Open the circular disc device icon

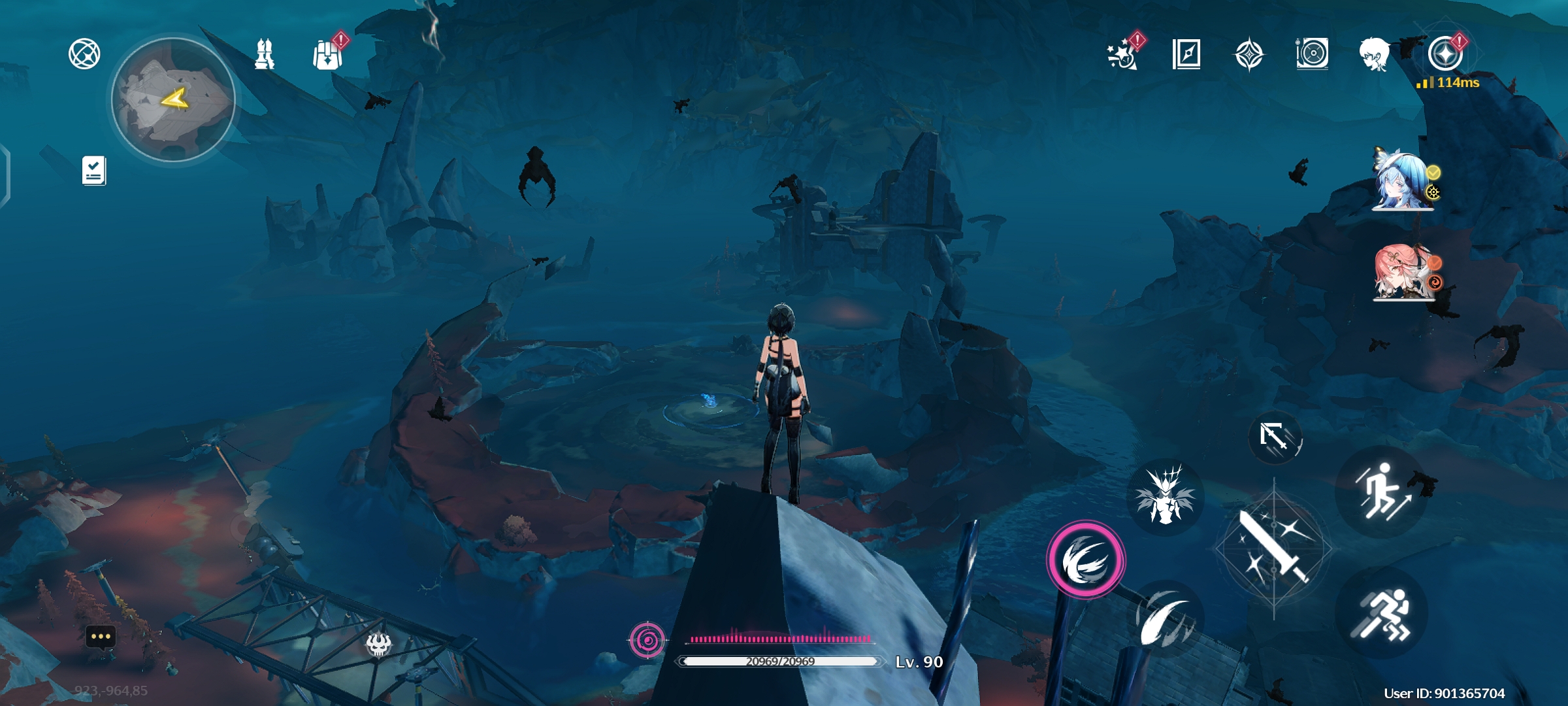1312,54
